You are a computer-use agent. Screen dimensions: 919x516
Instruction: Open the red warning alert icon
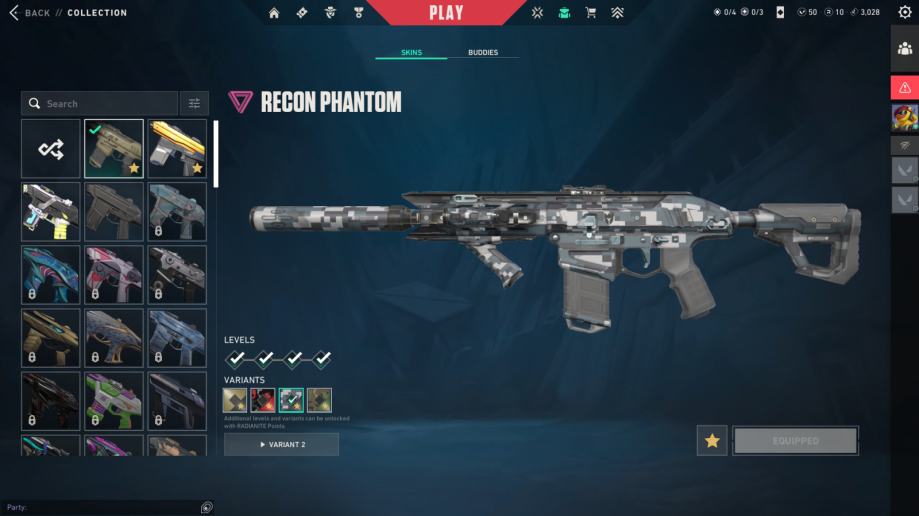[x=905, y=88]
